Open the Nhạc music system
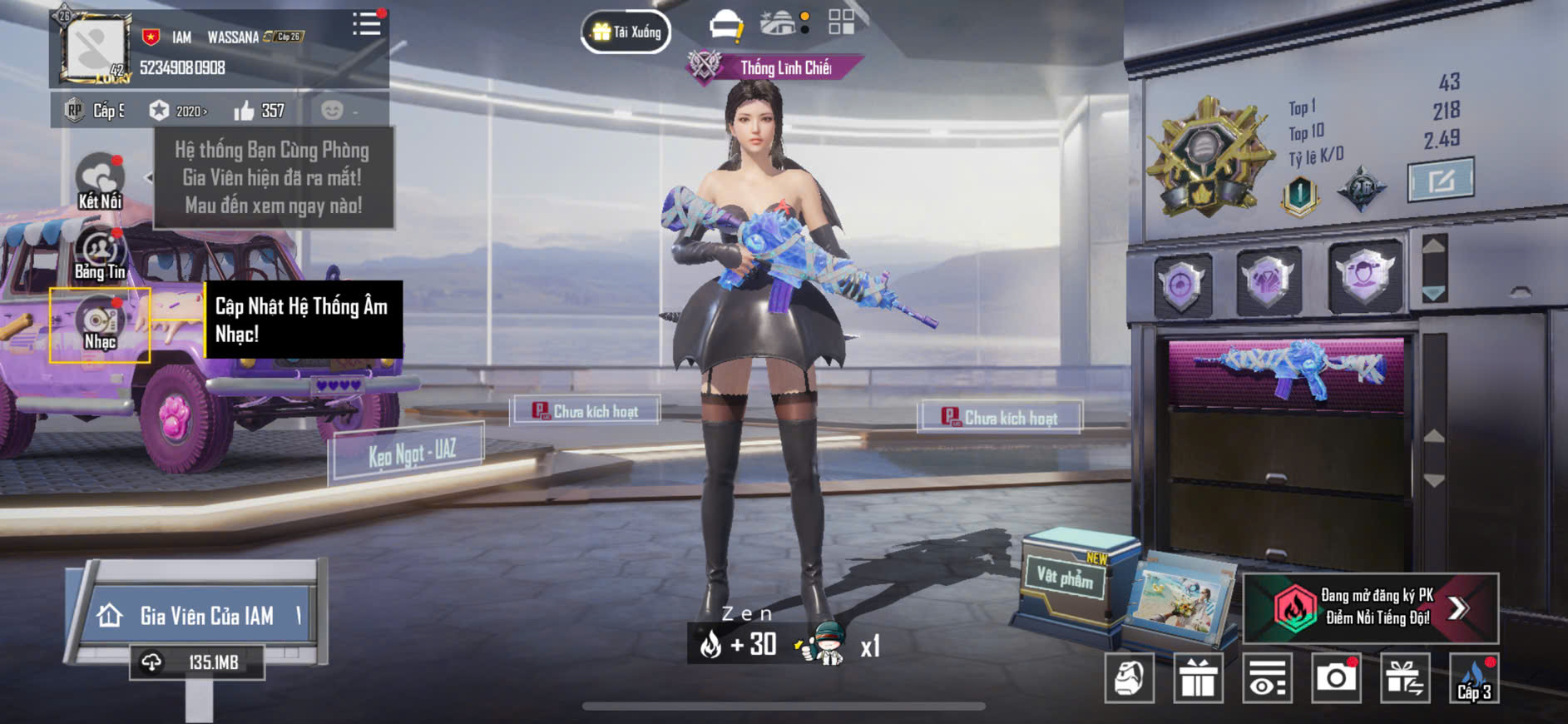 (100, 325)
